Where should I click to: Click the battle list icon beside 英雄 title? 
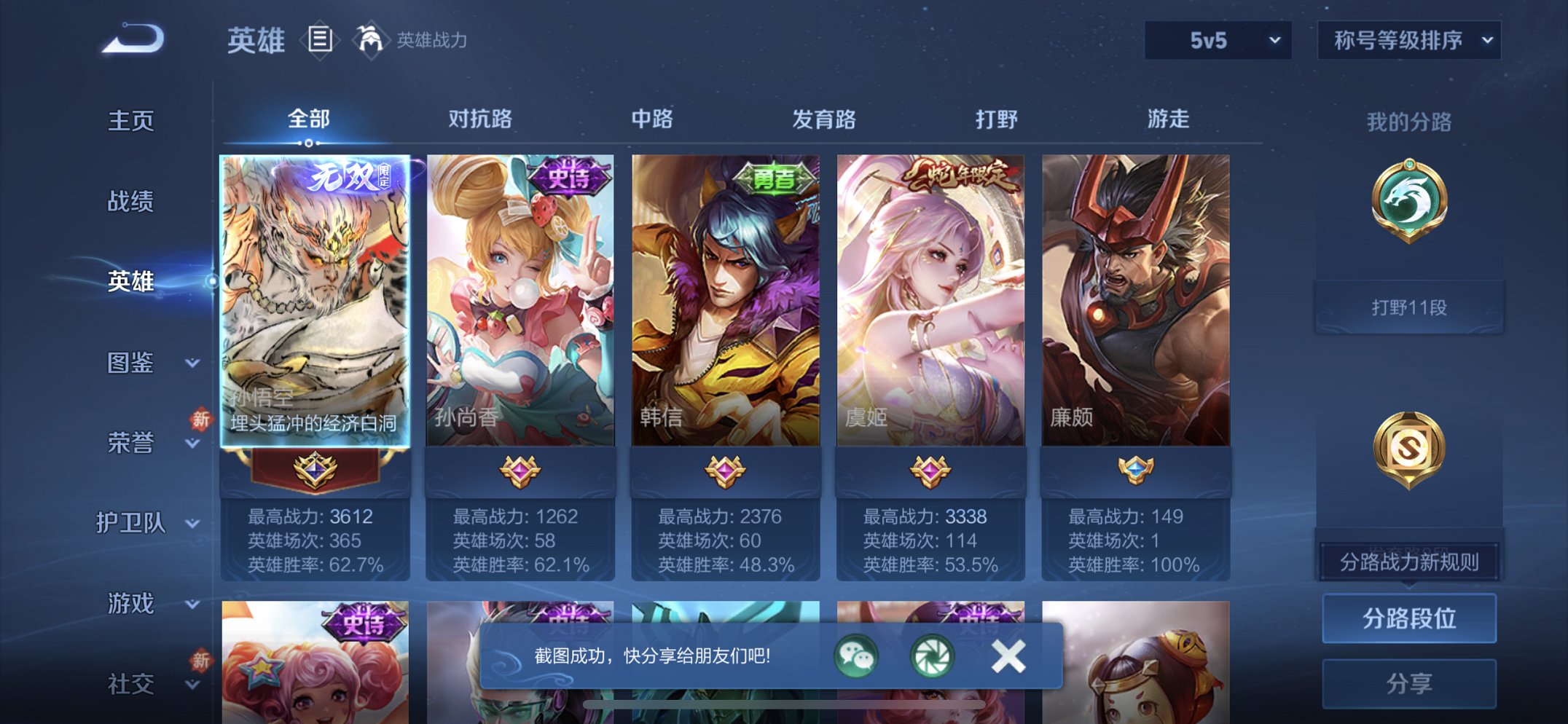pos(318,40)
